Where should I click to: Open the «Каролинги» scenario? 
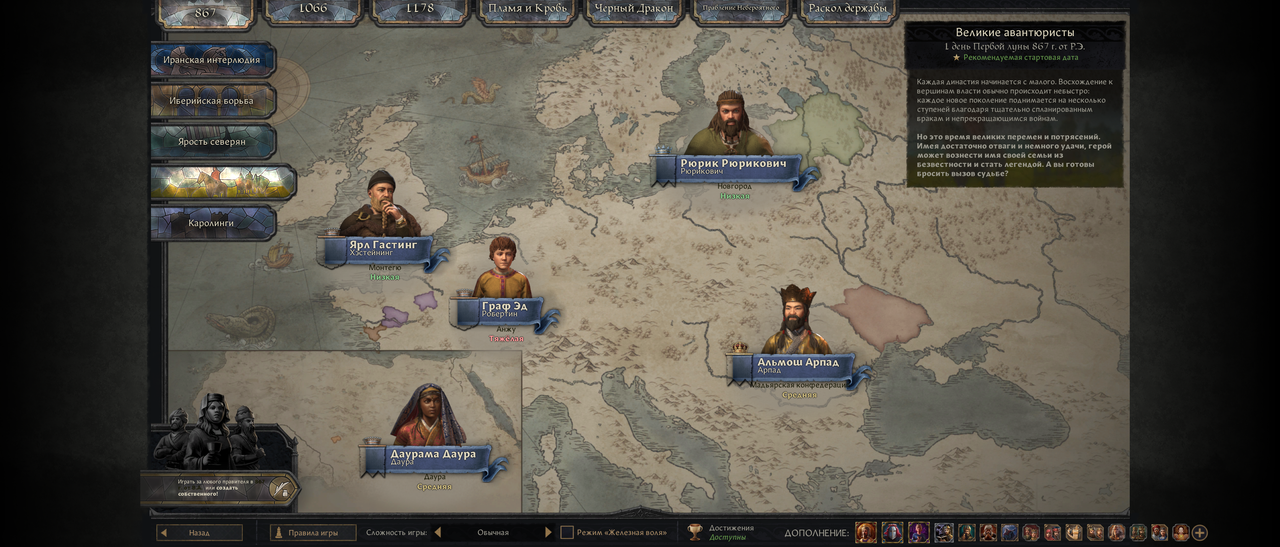coord(212,223)
